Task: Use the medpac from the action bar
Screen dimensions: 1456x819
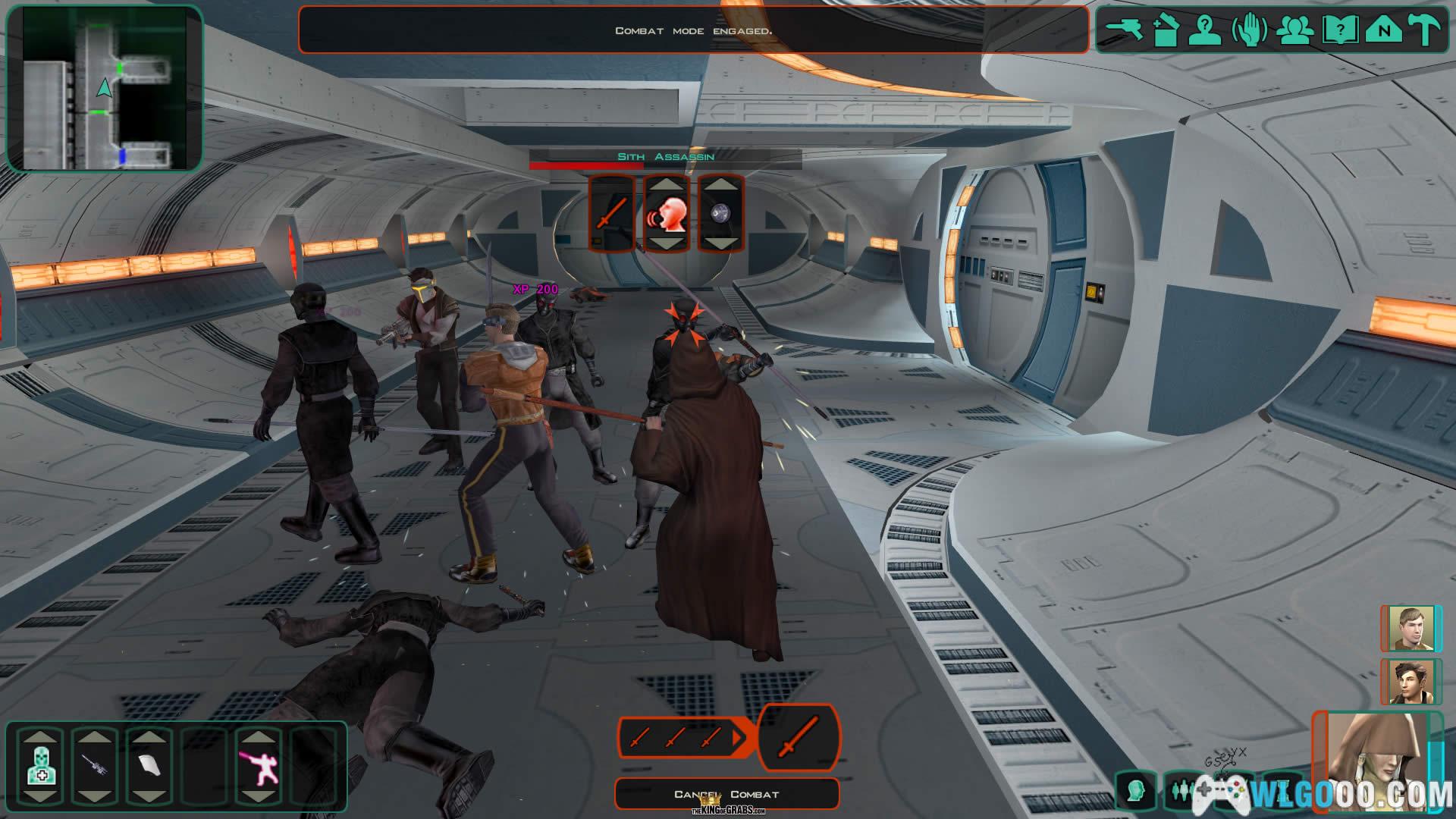Action: [39, 767]
